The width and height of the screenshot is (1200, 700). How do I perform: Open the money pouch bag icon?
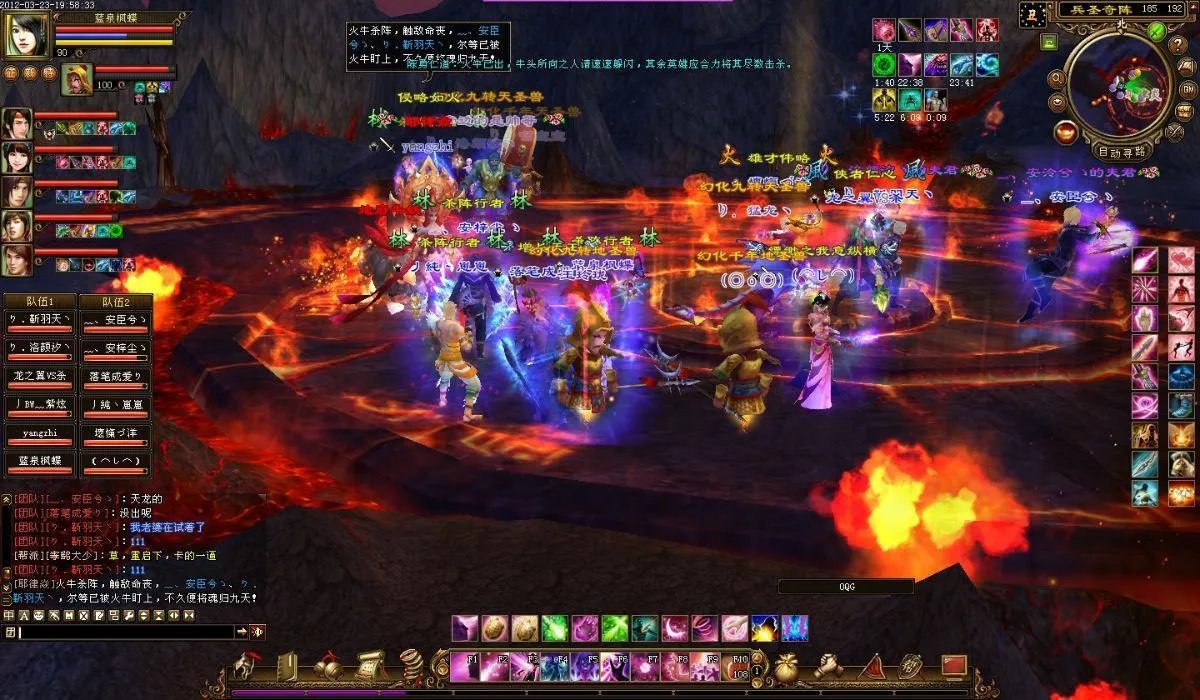[x=785, y=667]
